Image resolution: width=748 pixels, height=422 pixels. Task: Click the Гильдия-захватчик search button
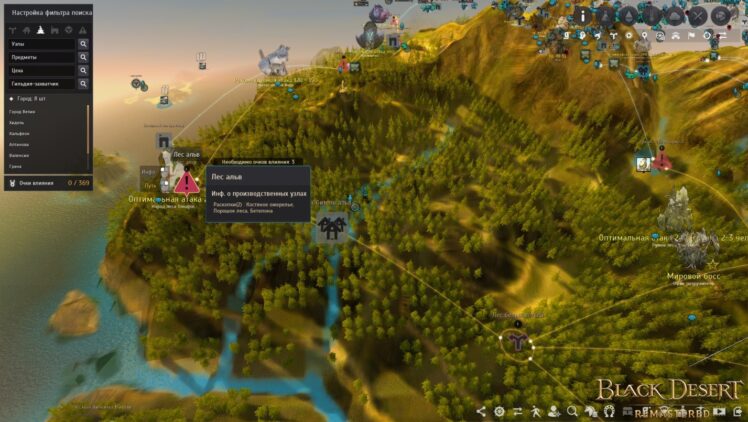(x=83, y=84)
